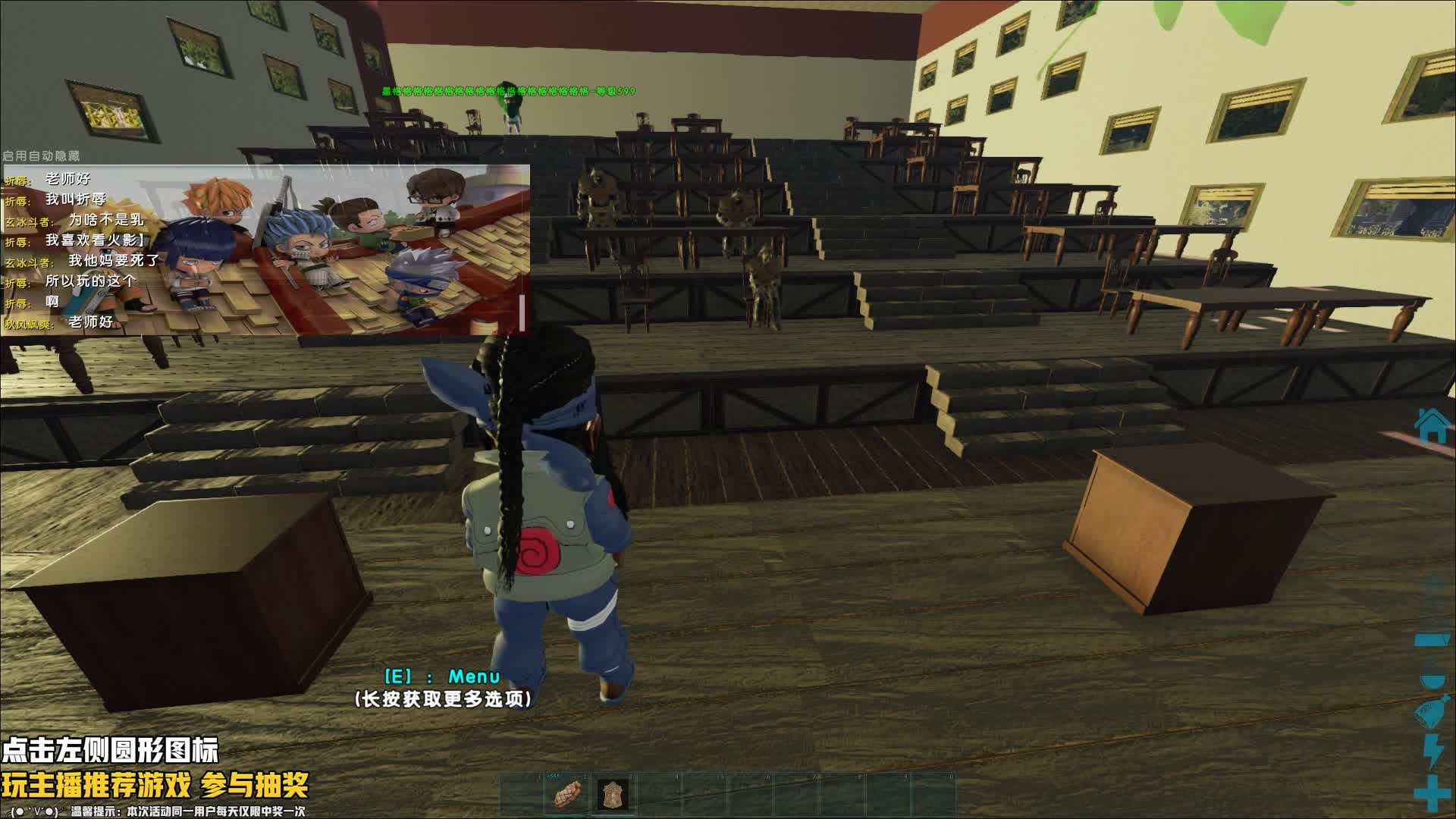Click the chat box scrollbar handle
Image resolution: width=1456 pixels, height=819 pixels.
522,312
